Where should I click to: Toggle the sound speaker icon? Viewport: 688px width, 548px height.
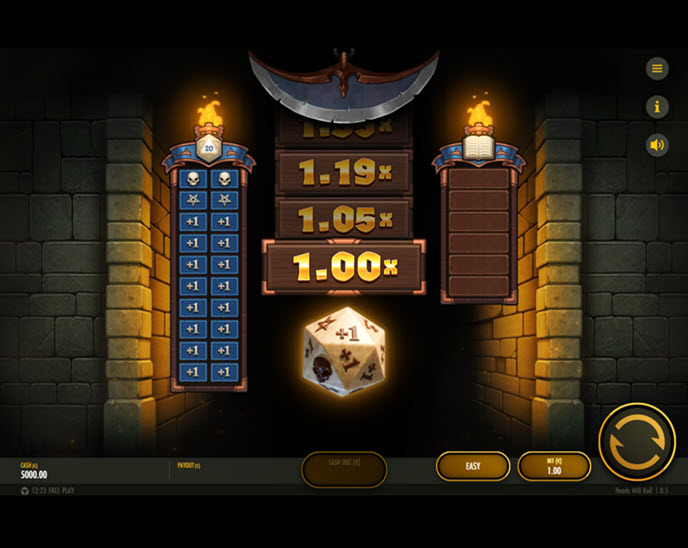click(657, 145)
